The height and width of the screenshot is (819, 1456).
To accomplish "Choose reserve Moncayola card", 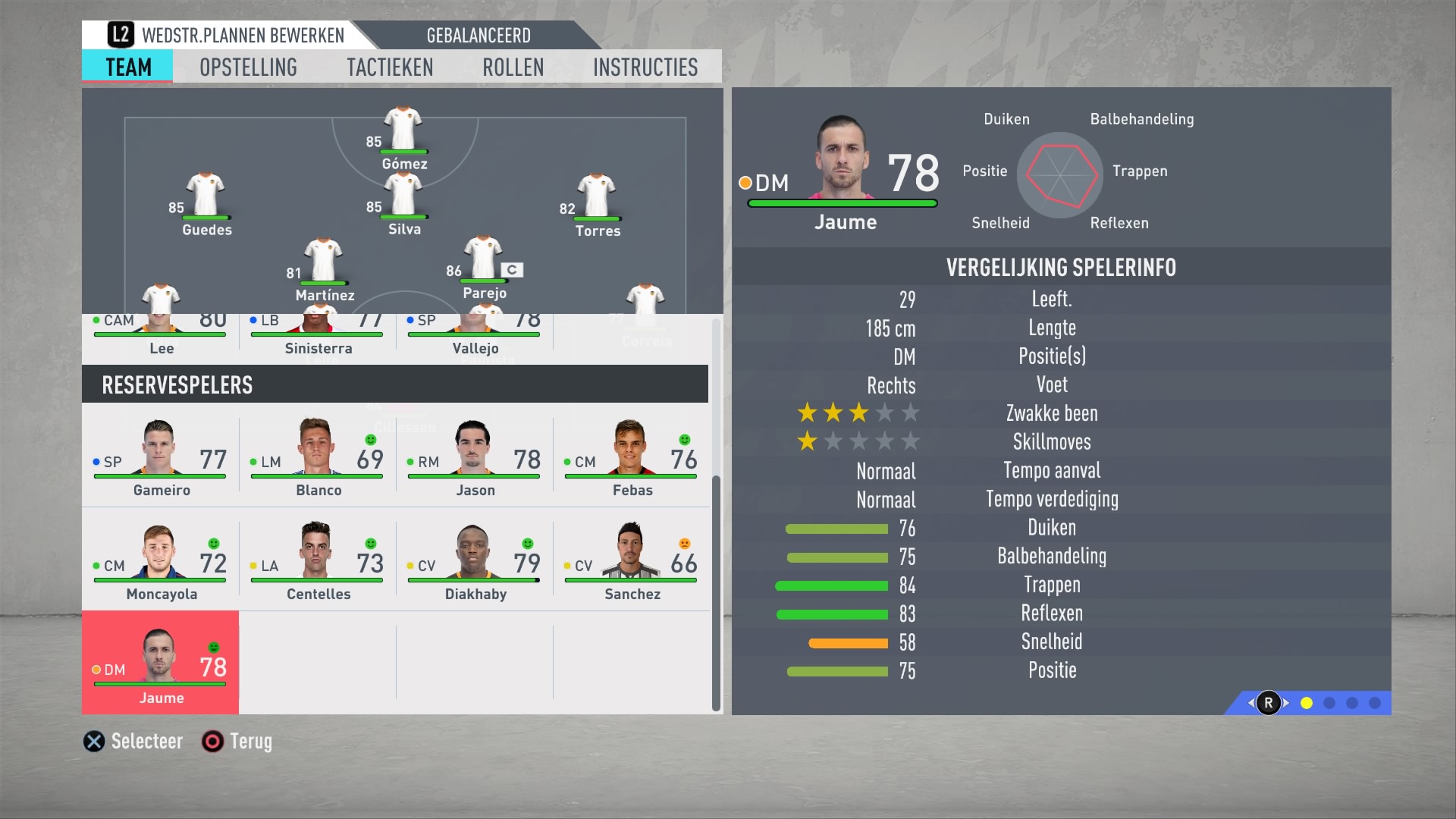I will (x=161, y=562).
